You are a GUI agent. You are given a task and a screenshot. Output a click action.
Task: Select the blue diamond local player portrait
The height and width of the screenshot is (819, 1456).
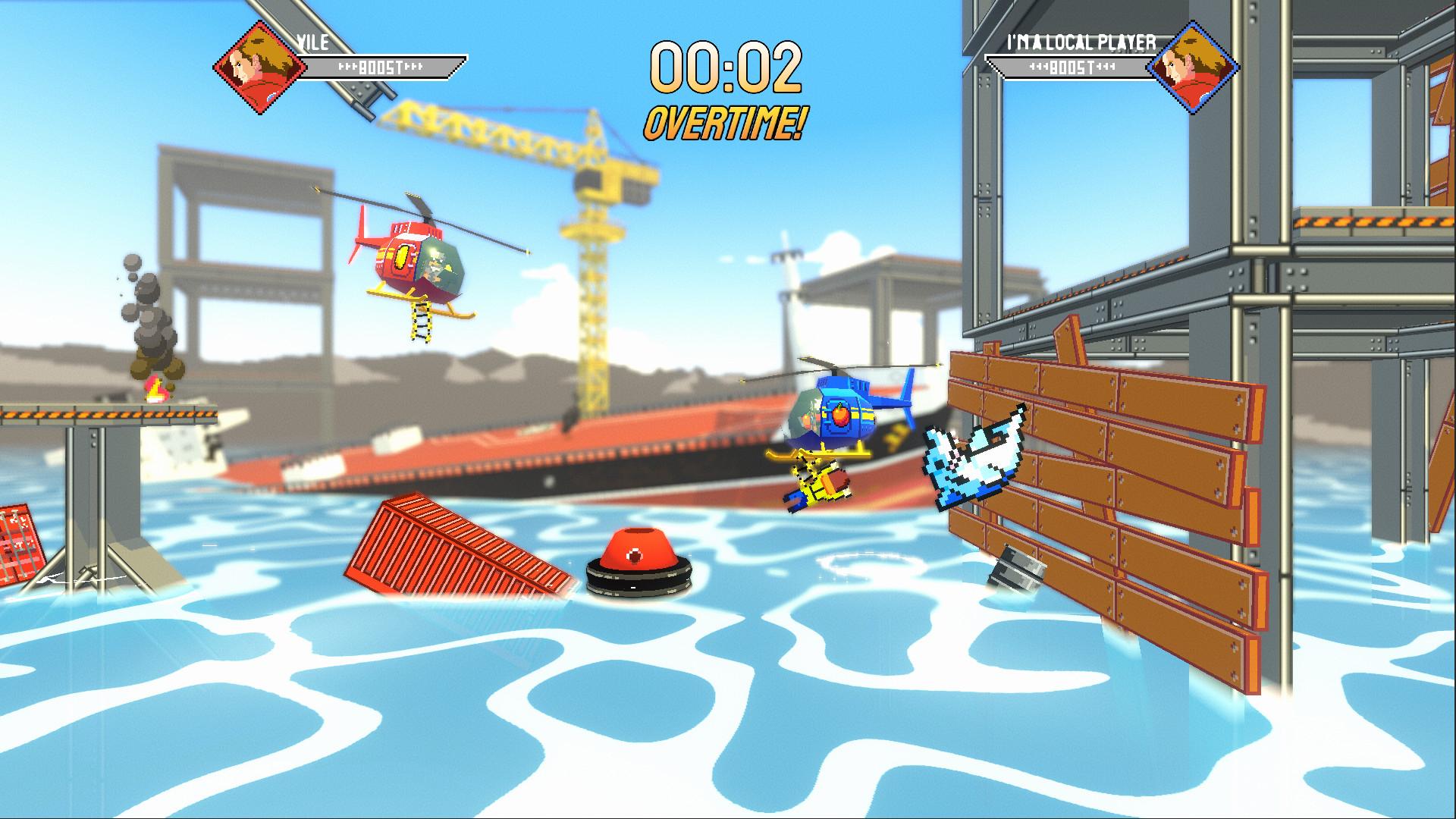coord(1192,67)
